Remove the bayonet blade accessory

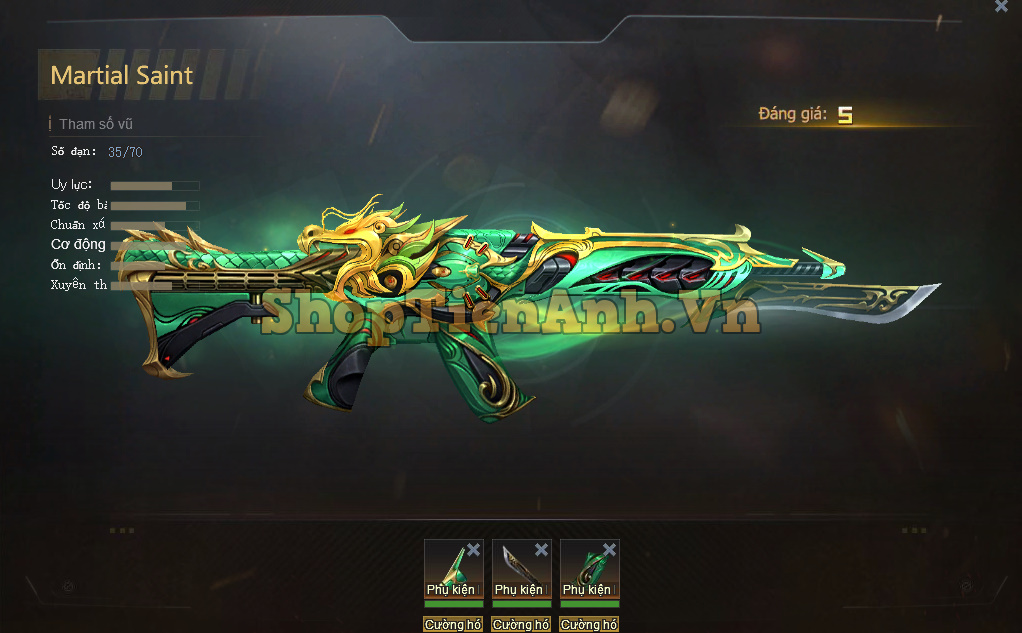[541, 549]
